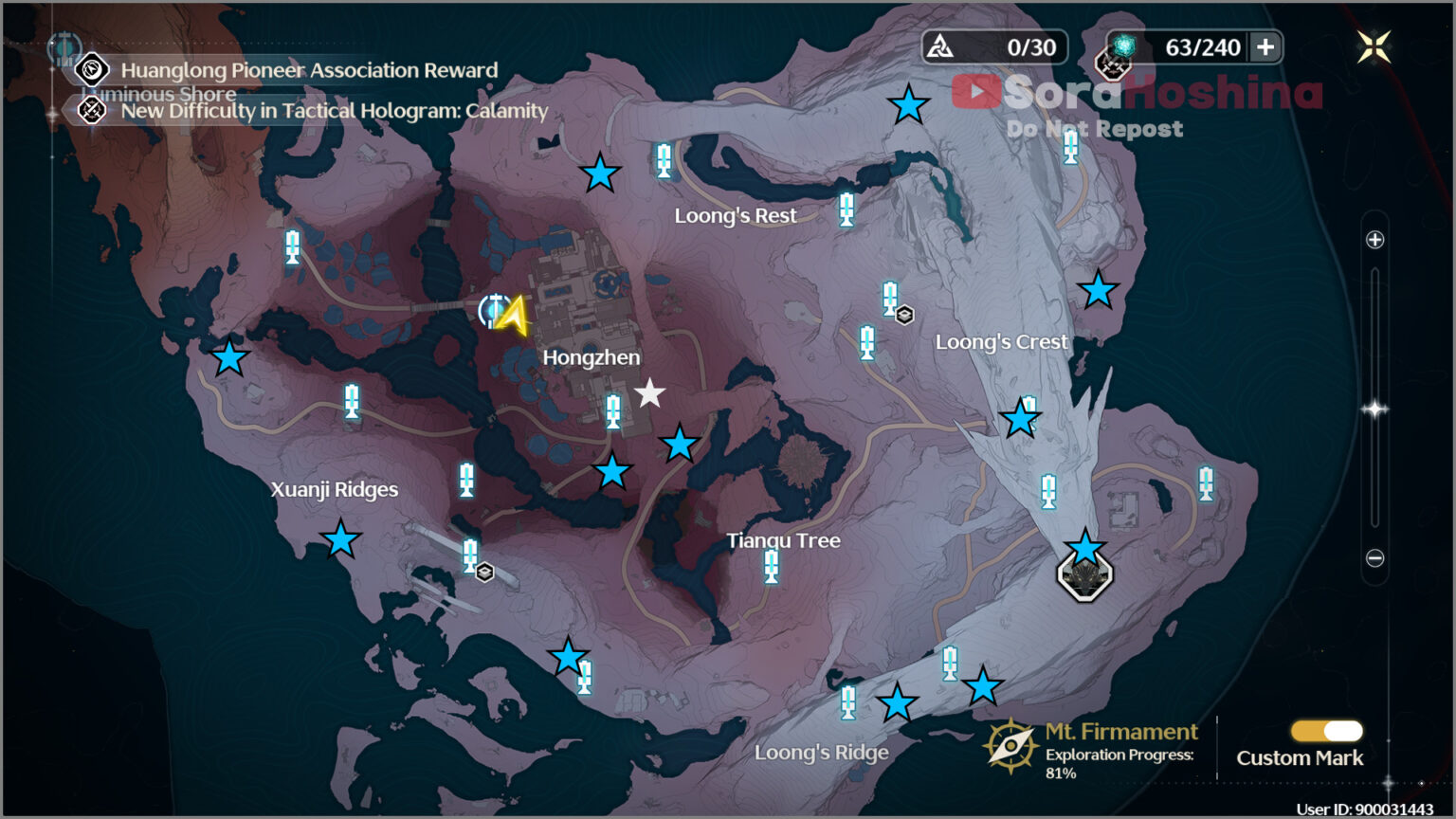Select the teleport waypoint near Tianqu Tree
1456x819 pixels.
point(770,567)
